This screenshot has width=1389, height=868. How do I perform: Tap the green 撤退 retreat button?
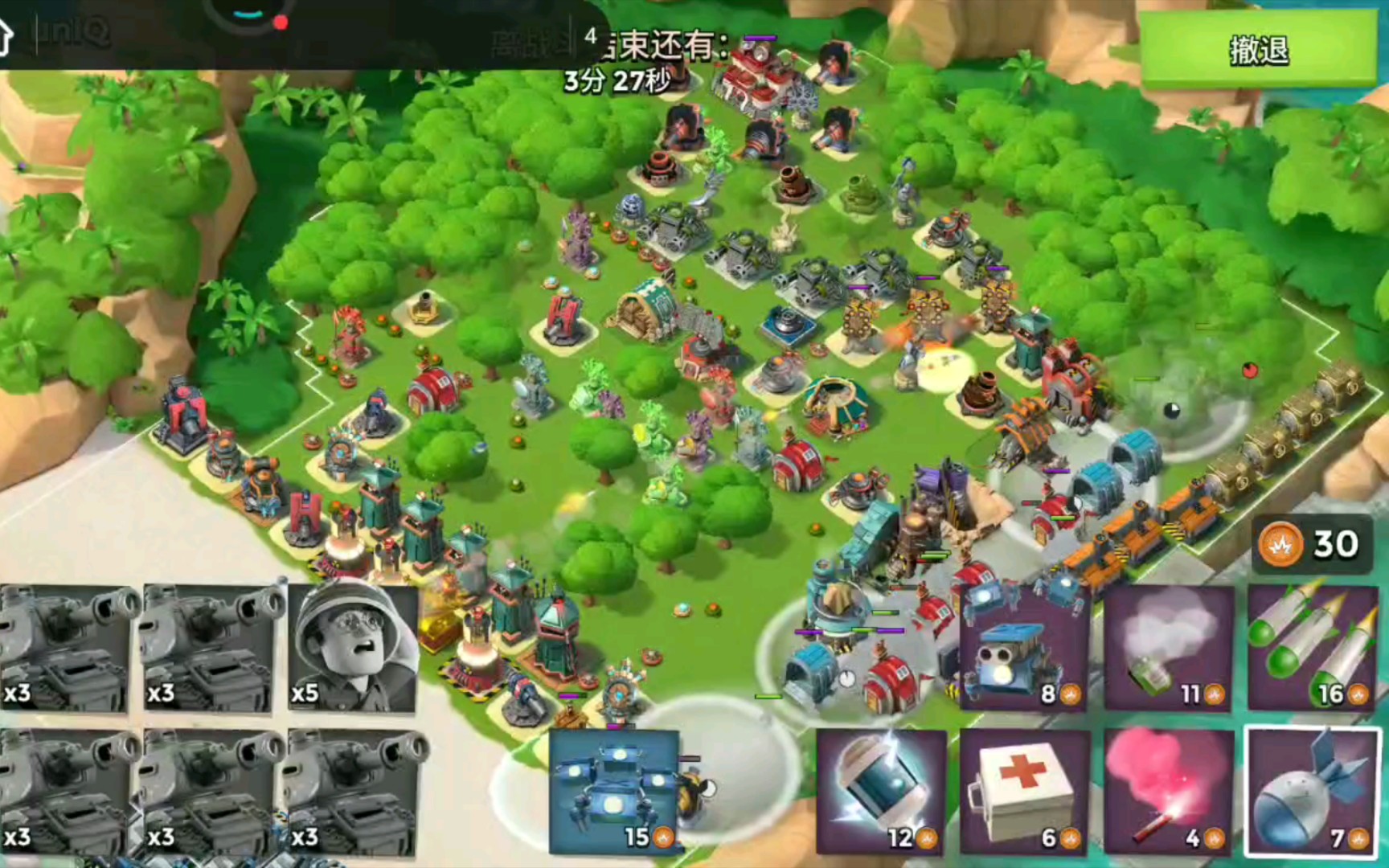[1258, 50]
